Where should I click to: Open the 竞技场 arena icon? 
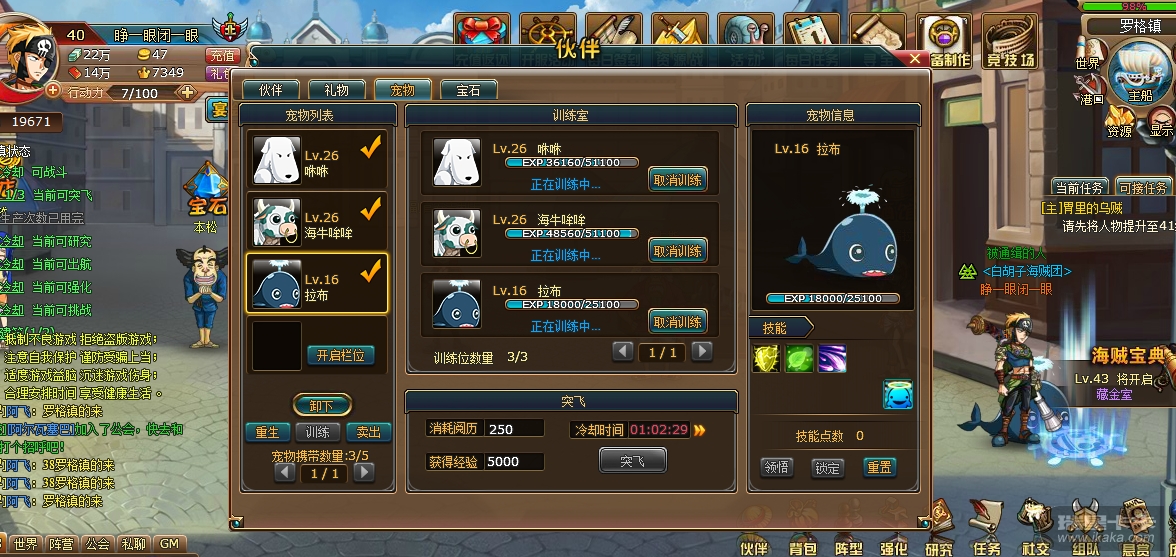[1010, 41]
